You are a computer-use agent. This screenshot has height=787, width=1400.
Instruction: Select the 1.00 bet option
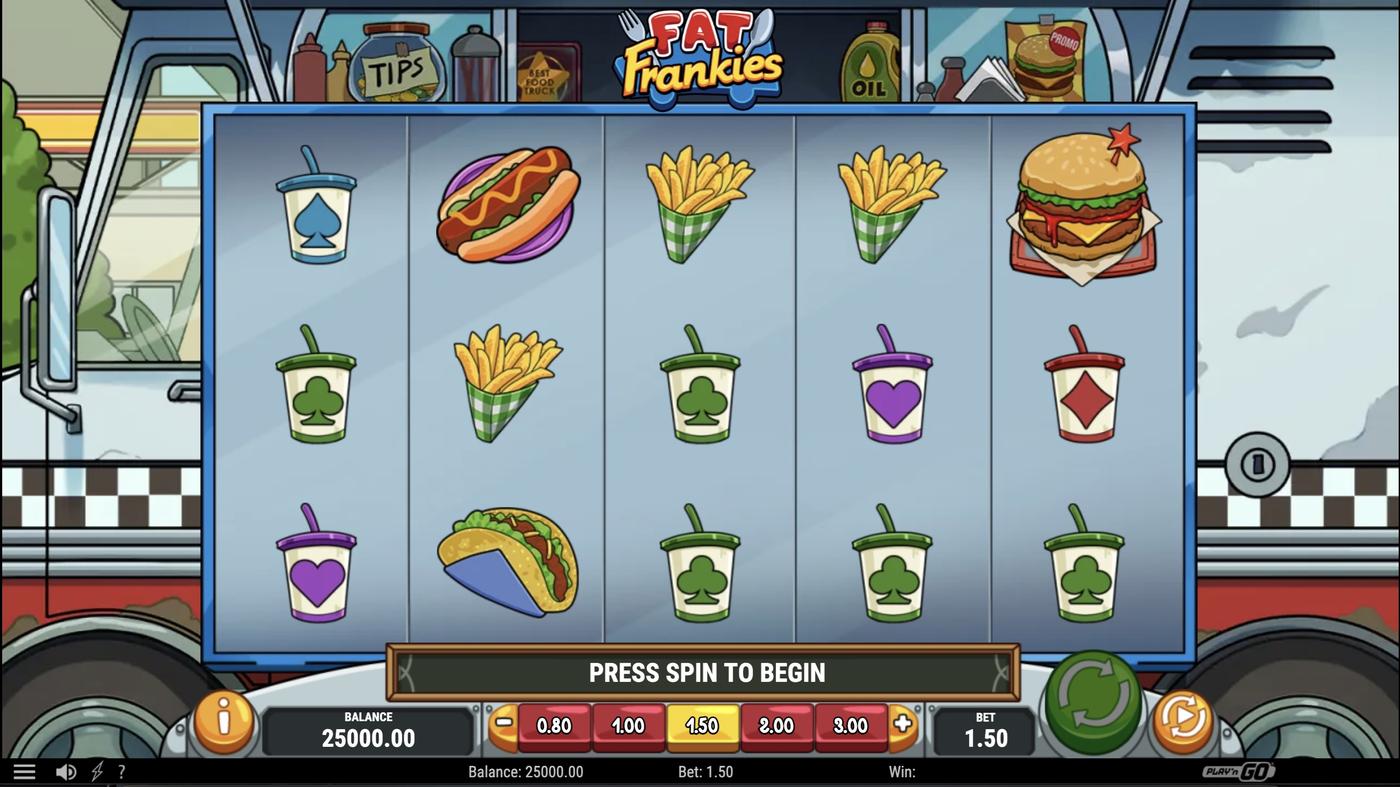(x=629, y=726)
